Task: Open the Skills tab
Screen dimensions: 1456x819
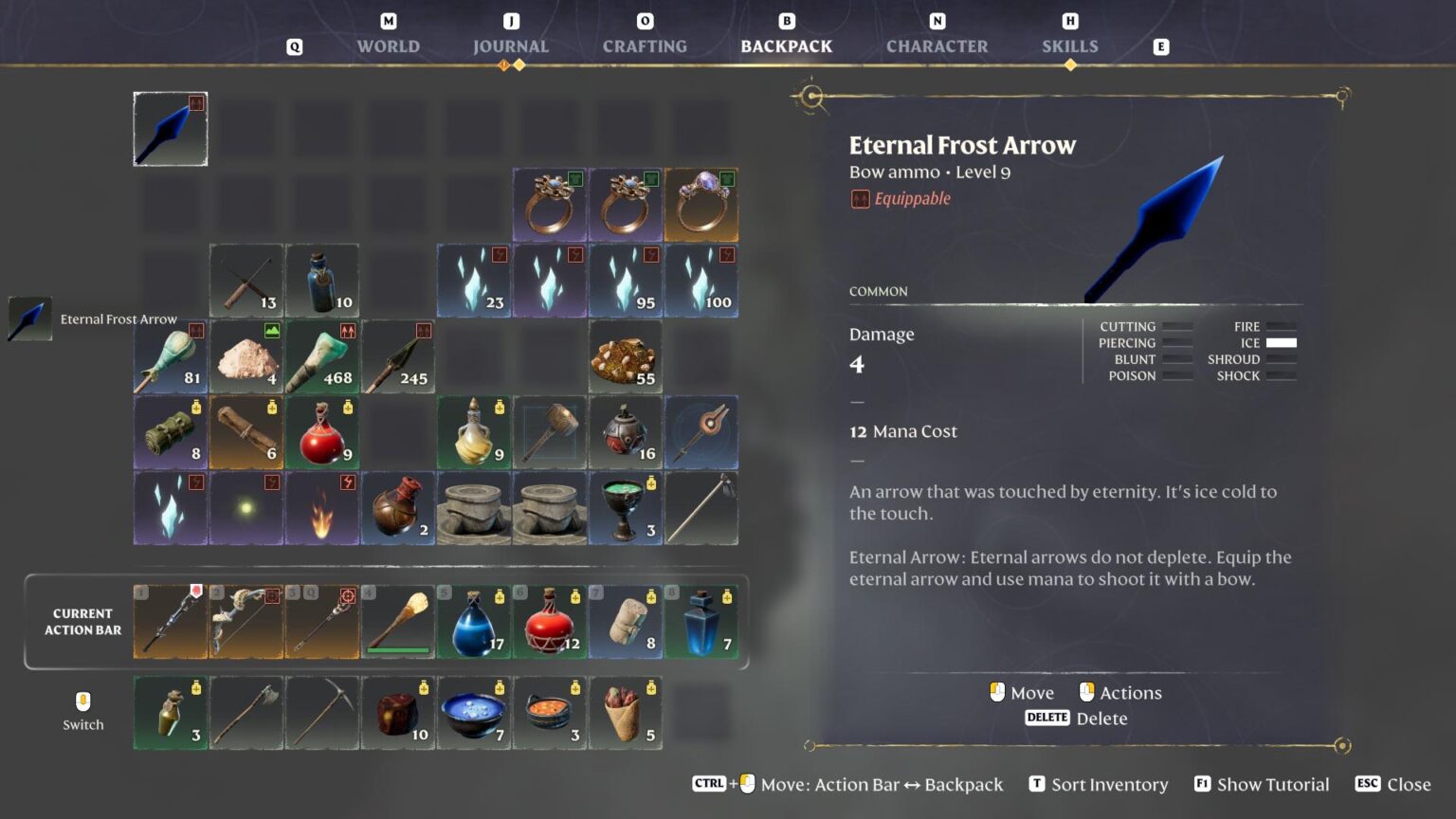Action: [1069, 45]
